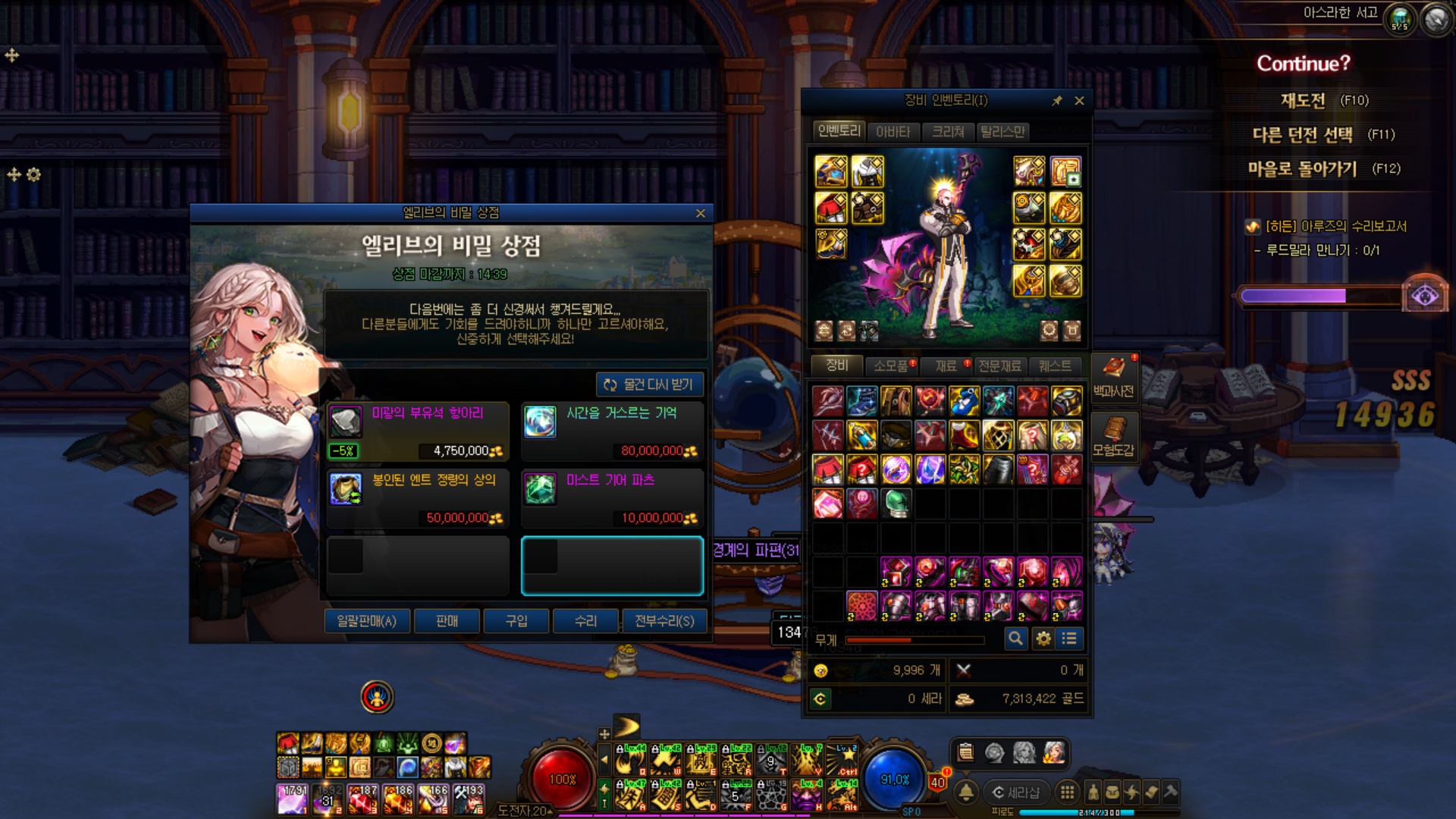Select the 미량의 부유석 항아리 shop item
1456x819 pixels.
pos(418,431)
